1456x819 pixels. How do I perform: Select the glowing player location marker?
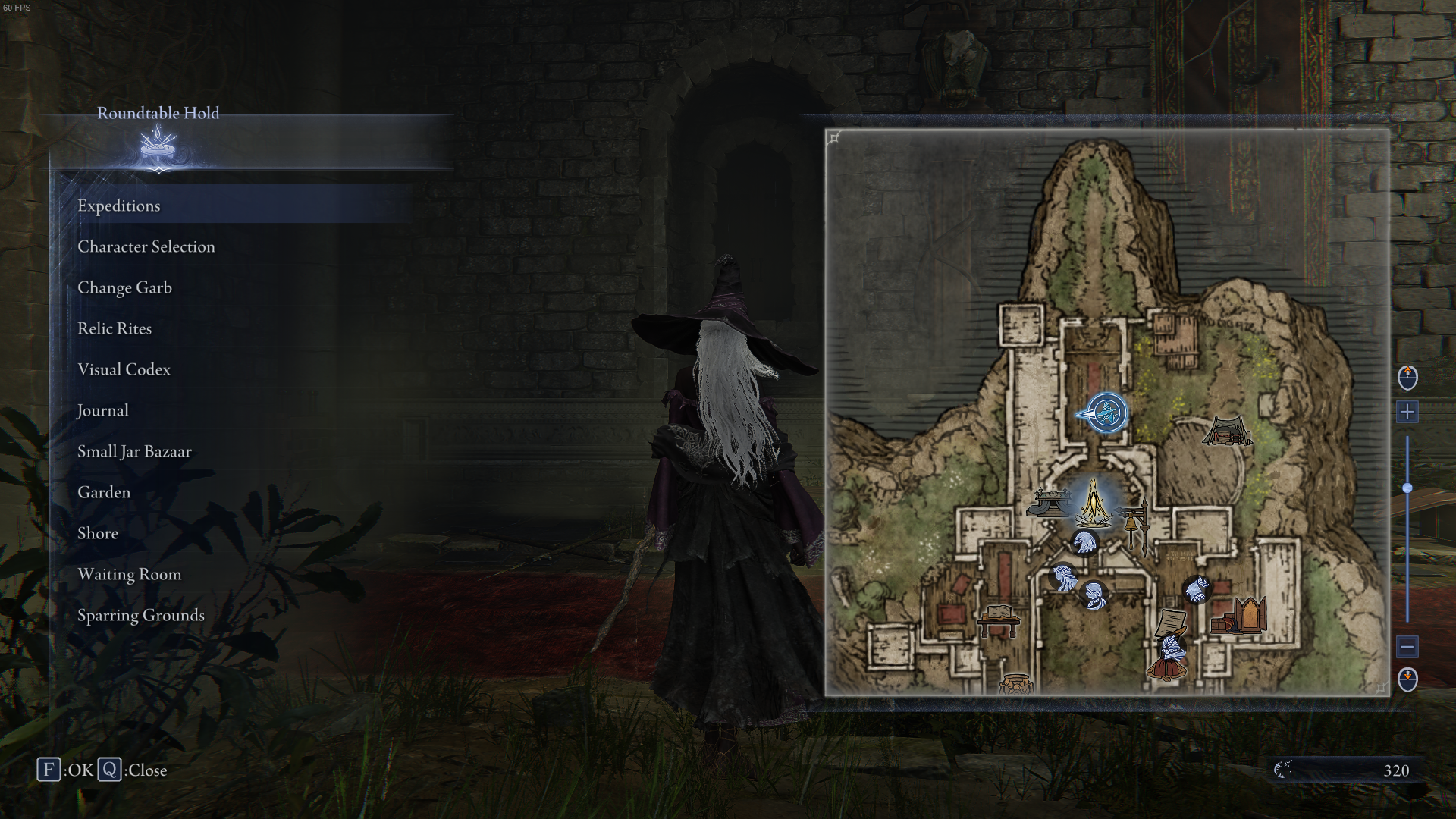pos(1107,412)
